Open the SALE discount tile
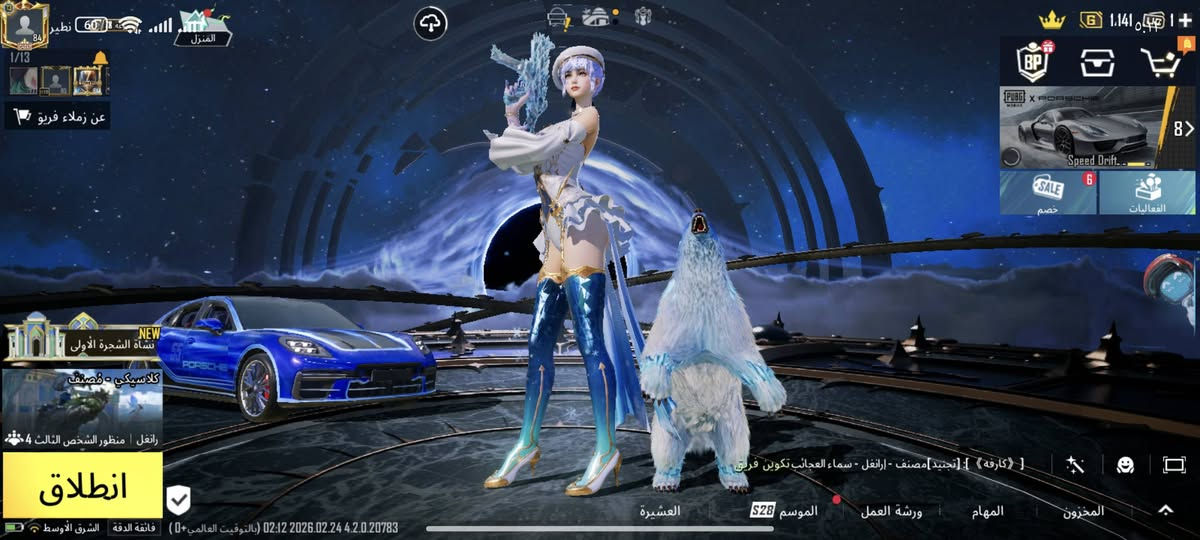Viewport: 1200px width, 540px height. tap(1048, 192)
